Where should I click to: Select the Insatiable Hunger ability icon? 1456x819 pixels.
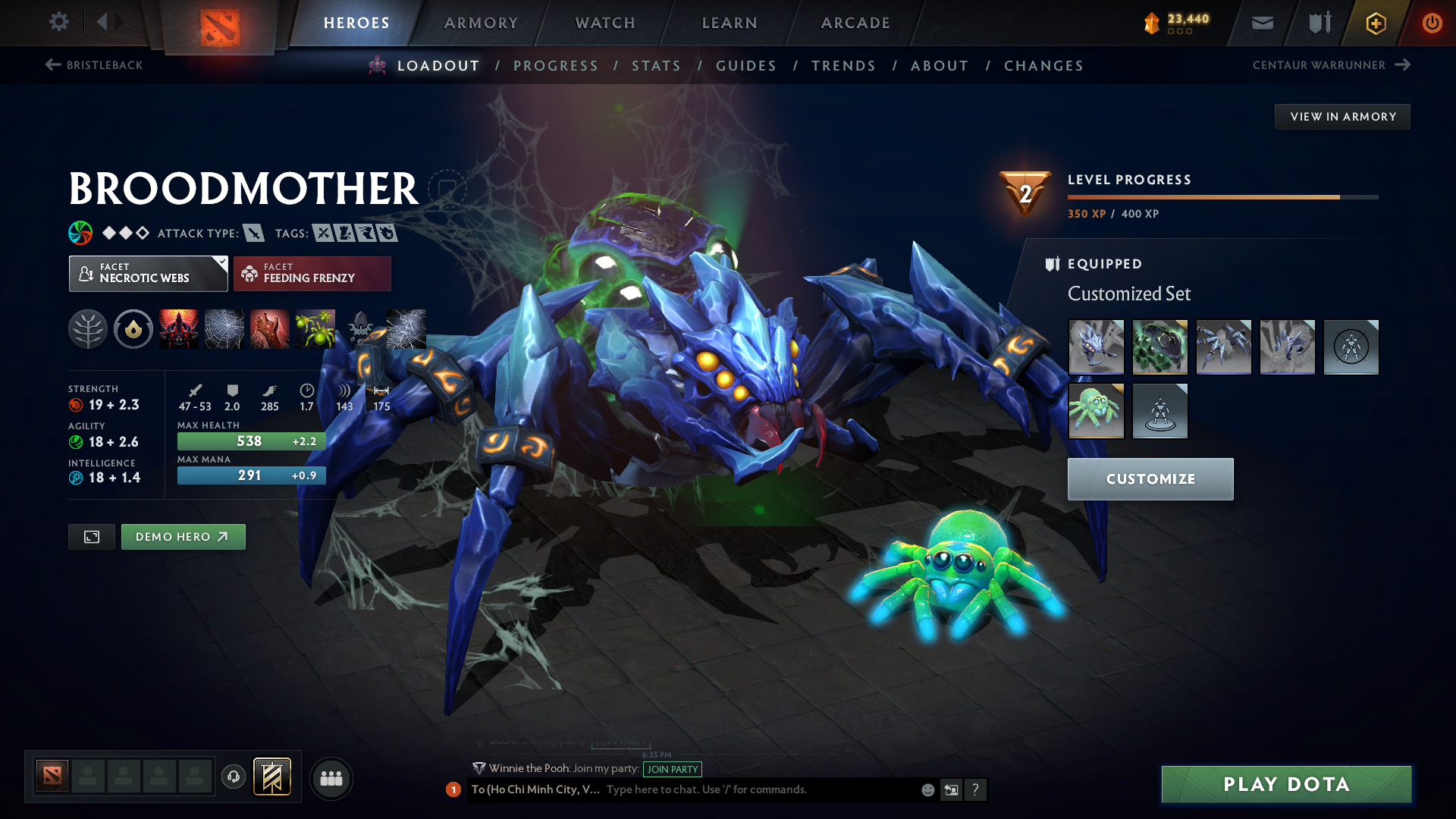(x=178, y=329)
